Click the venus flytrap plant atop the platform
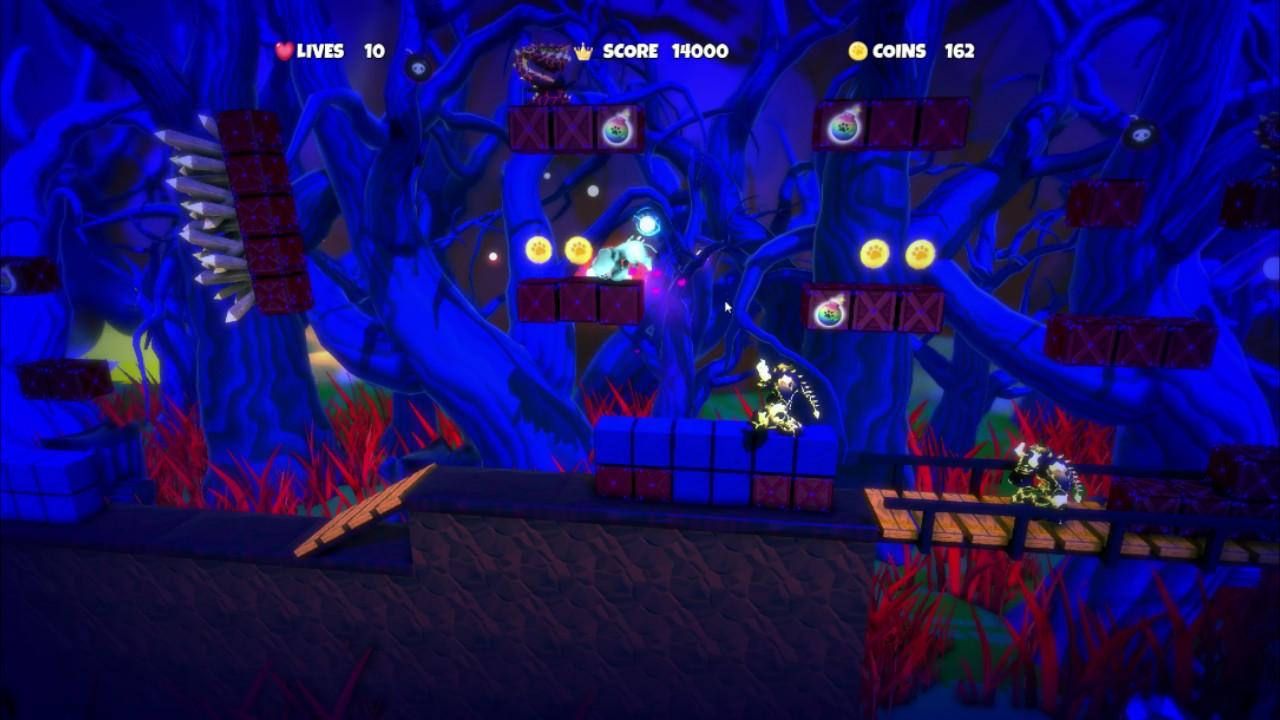 [x=547, y=60]
